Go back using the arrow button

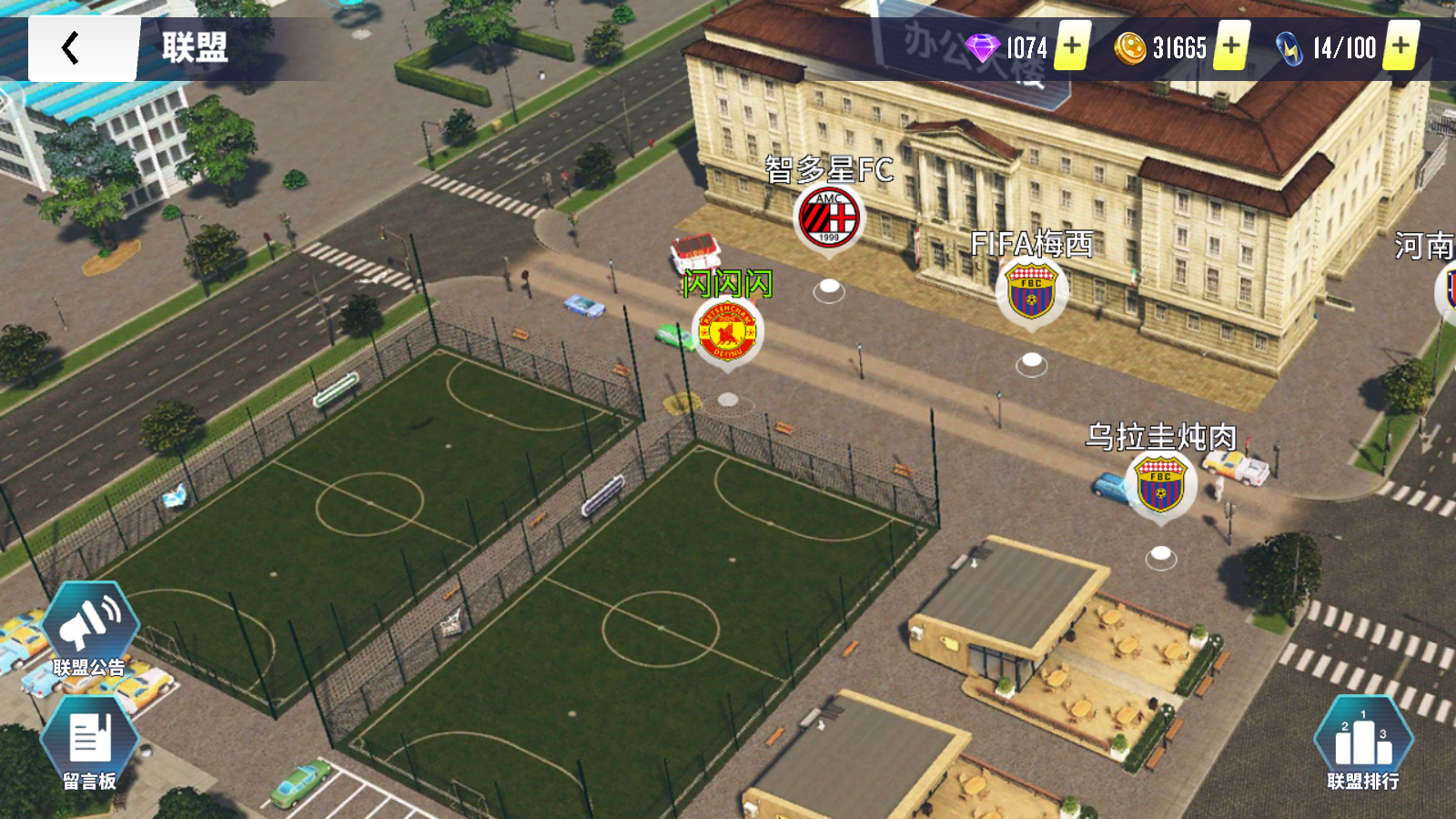click(x=71, y=48)
